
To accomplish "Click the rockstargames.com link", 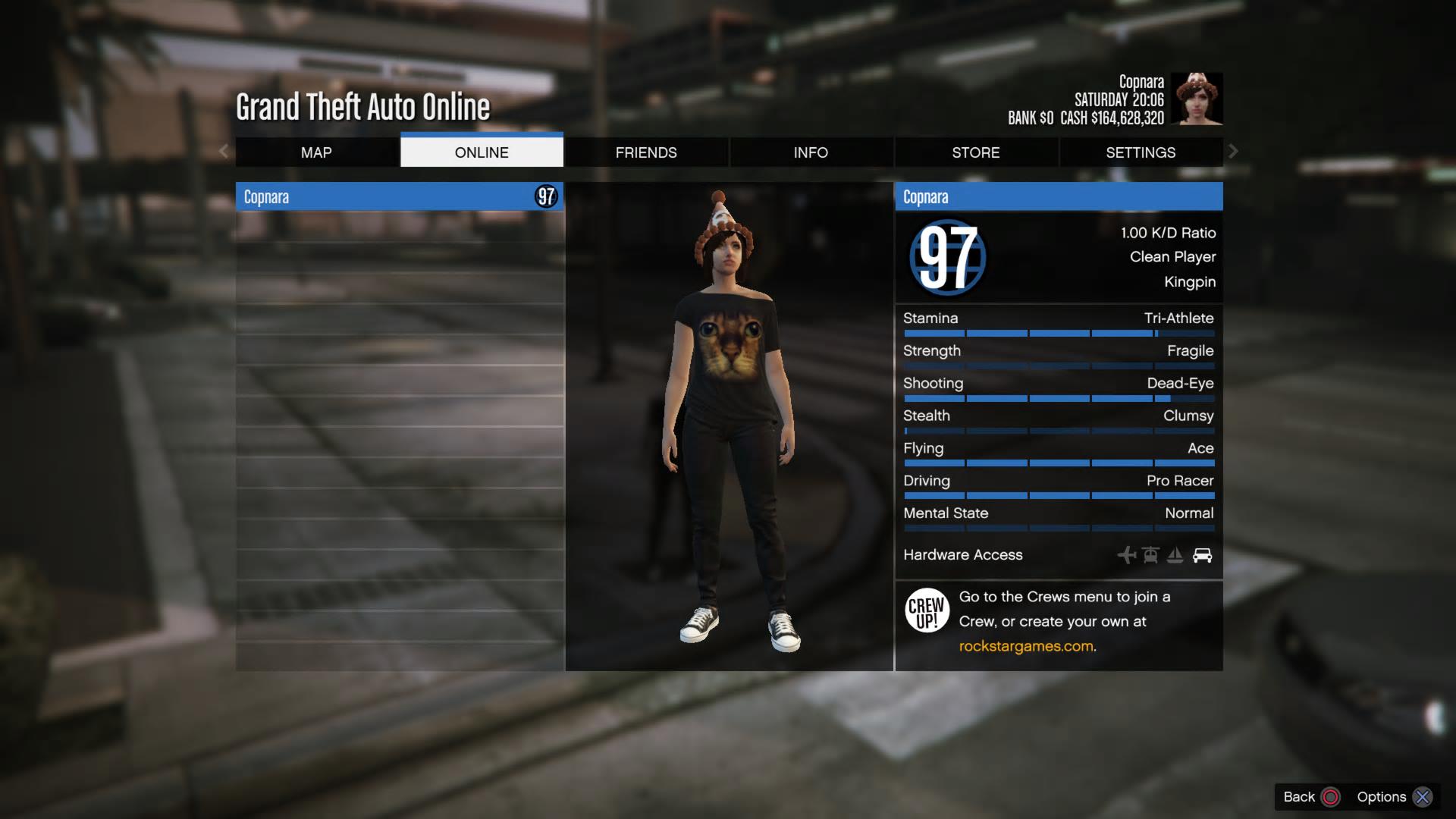I will tap(1026, 646).
